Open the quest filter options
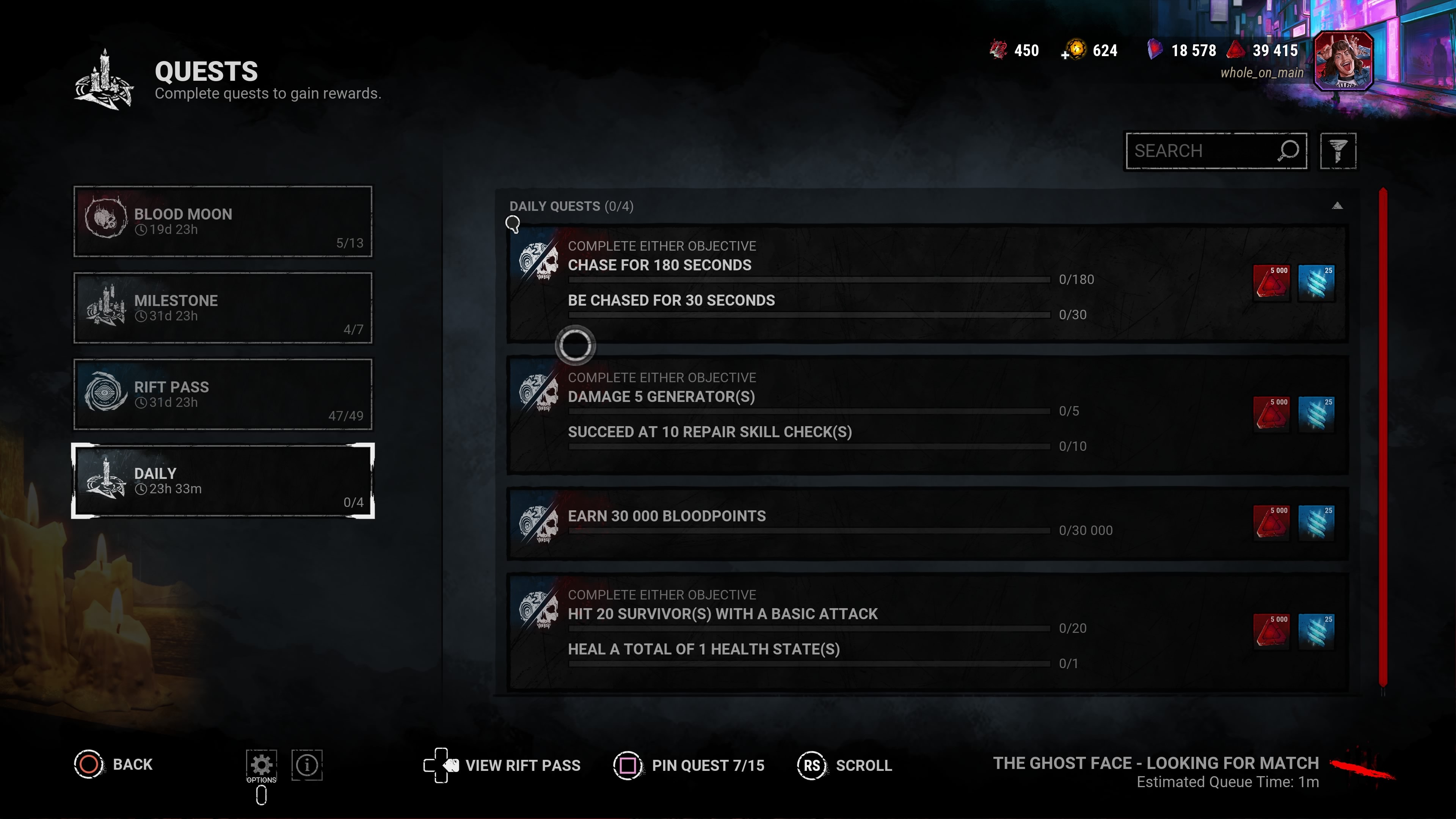 click(x=1337, y=151)
